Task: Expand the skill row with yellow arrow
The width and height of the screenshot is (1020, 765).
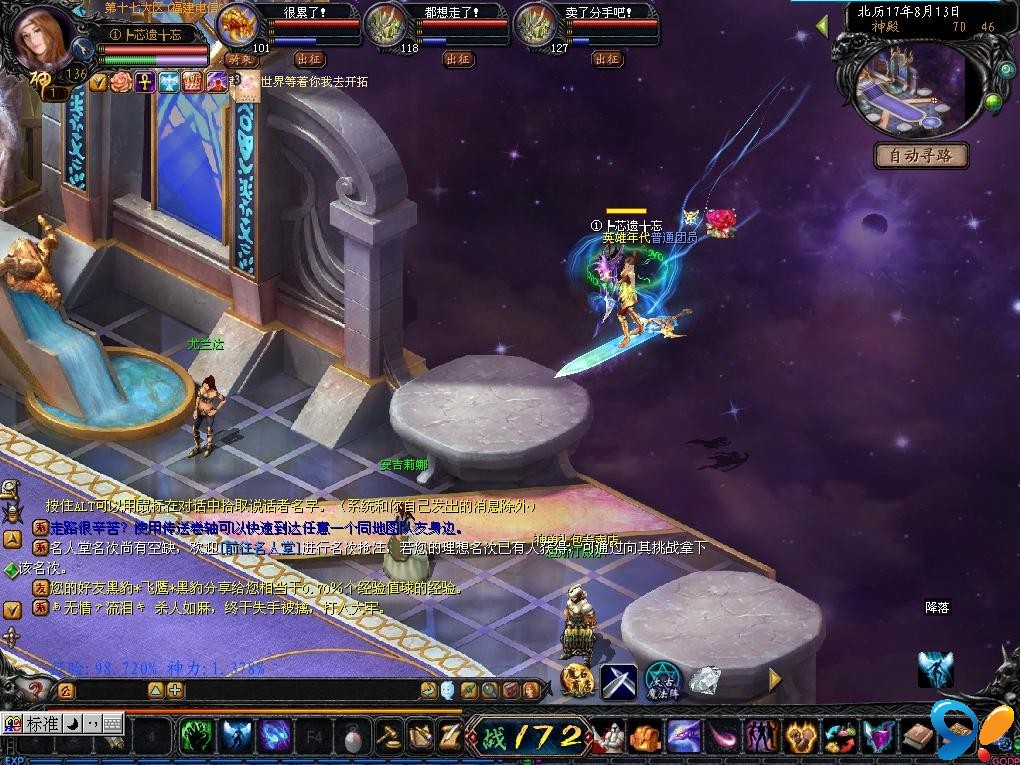Action: (x=774, y=680)
